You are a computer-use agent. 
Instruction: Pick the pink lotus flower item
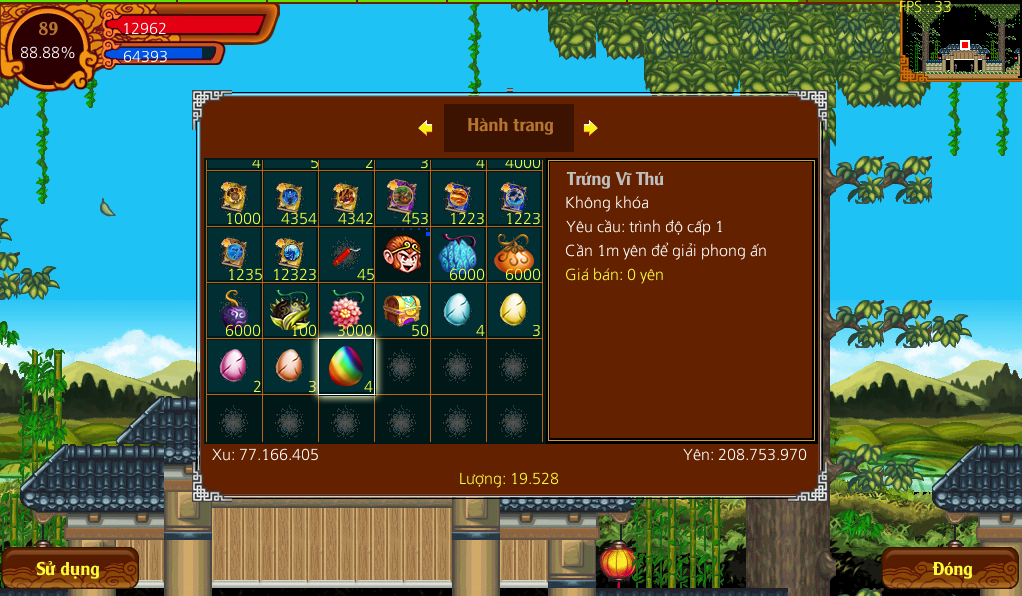point(346,311)
